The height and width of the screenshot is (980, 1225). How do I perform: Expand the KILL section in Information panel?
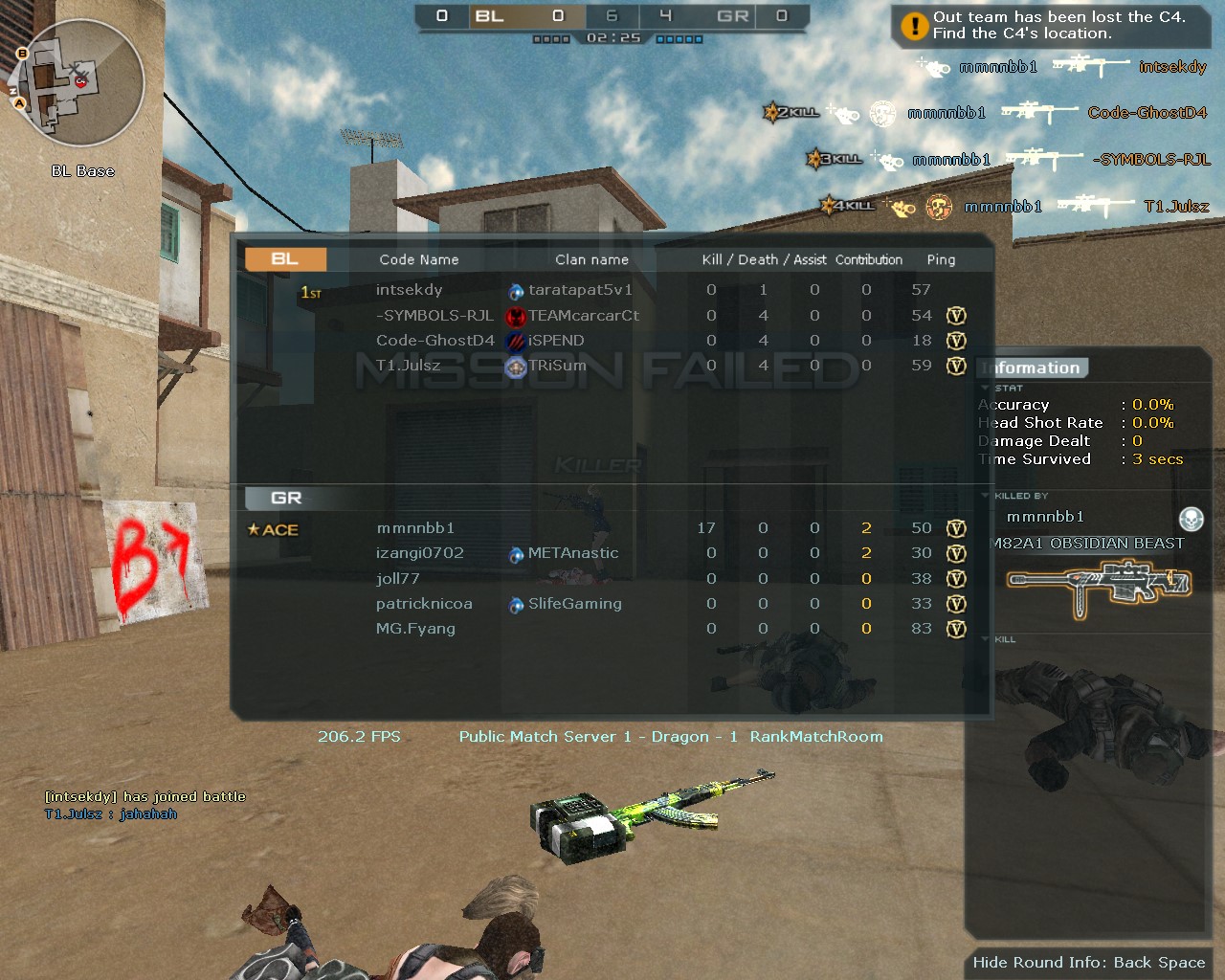(x=985, y=638)
